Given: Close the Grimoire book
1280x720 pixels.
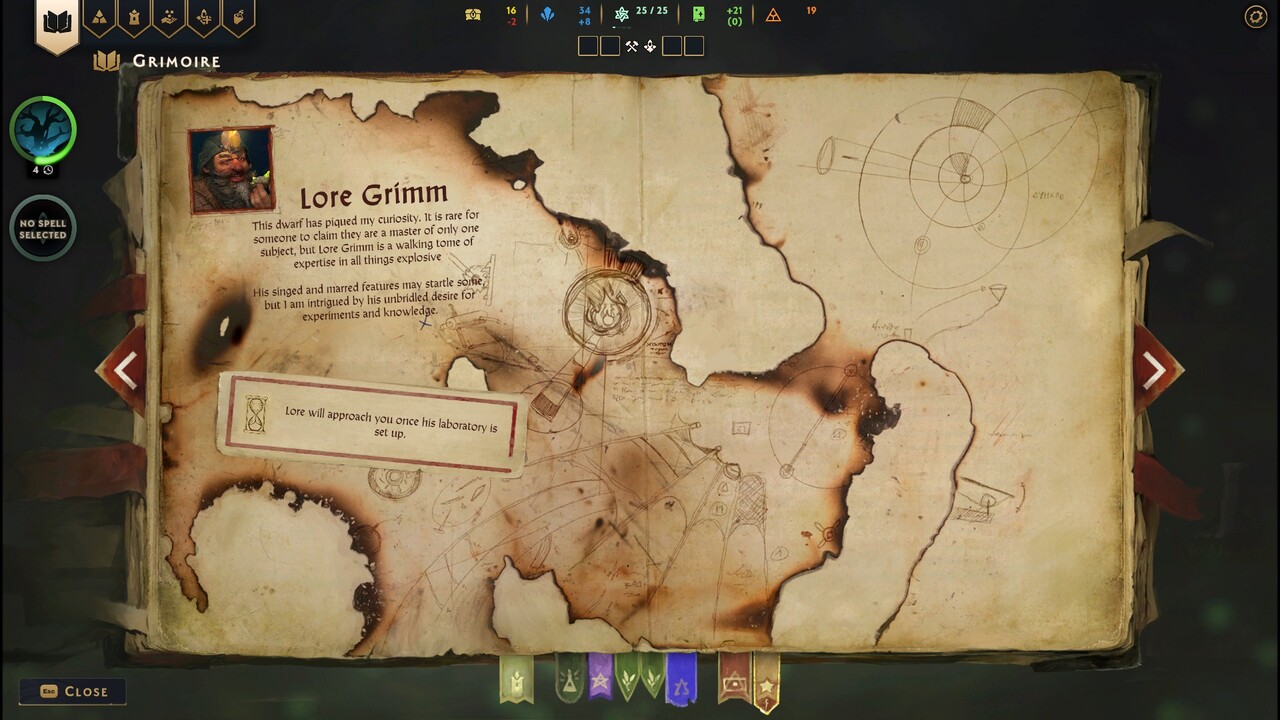Looking at the screenshot, I should 73,691.
